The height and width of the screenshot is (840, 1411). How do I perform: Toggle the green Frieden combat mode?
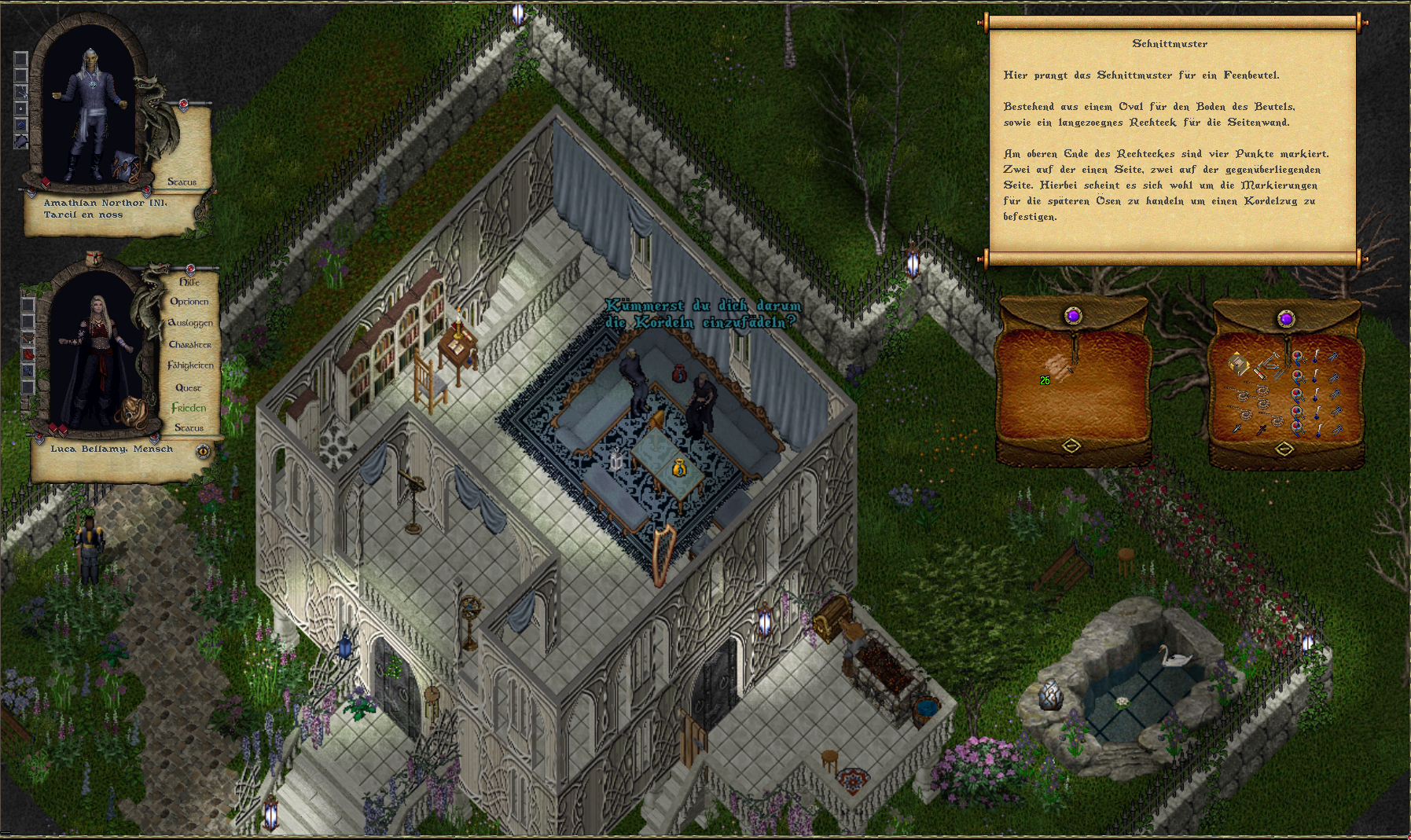(189, 408)
